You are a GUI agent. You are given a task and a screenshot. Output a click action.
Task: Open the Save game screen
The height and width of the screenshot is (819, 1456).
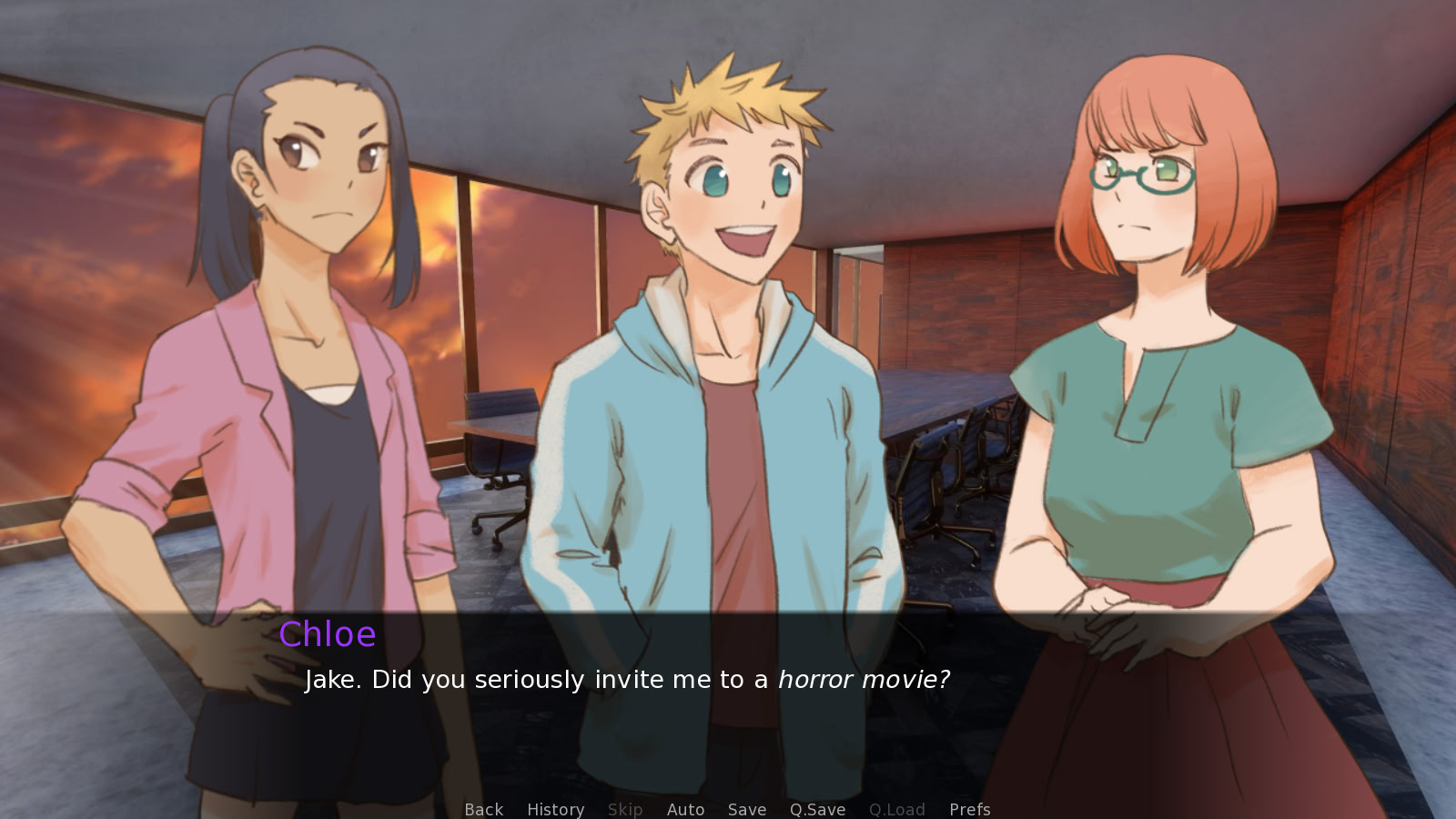pos(746,809)
